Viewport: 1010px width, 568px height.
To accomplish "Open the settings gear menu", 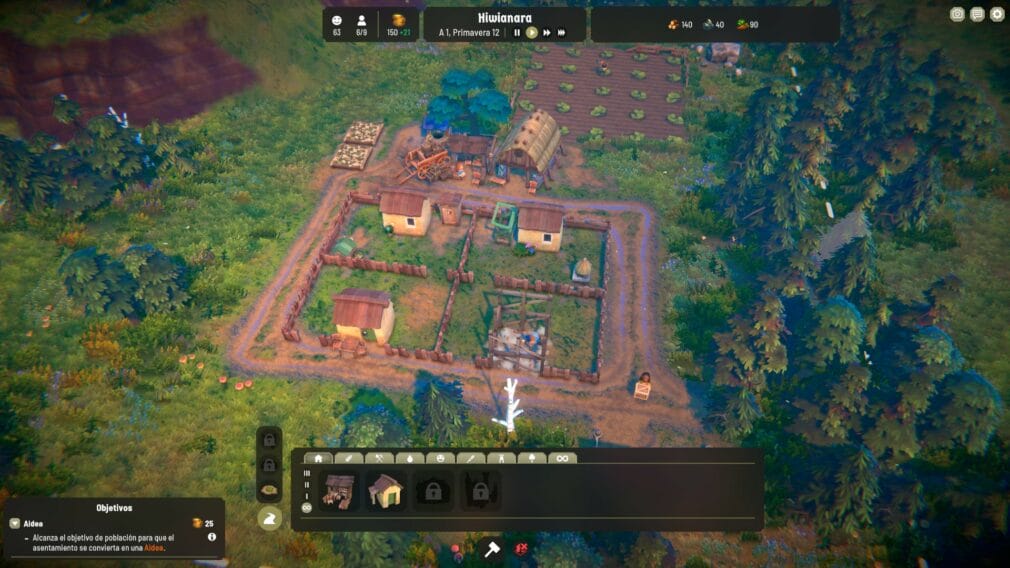I will [x=996, y=14].
